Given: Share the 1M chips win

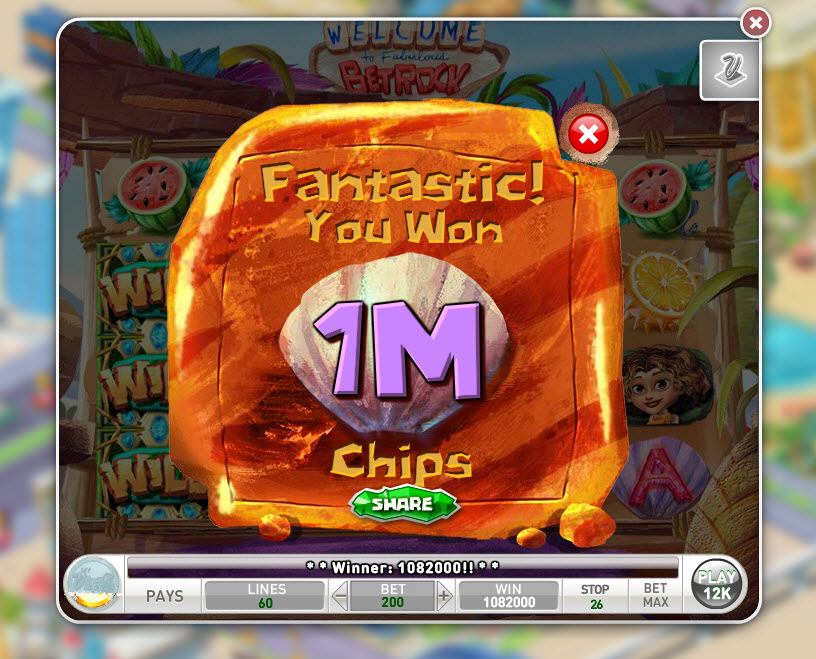Looking at the screenshot, I should coord(403,504).
